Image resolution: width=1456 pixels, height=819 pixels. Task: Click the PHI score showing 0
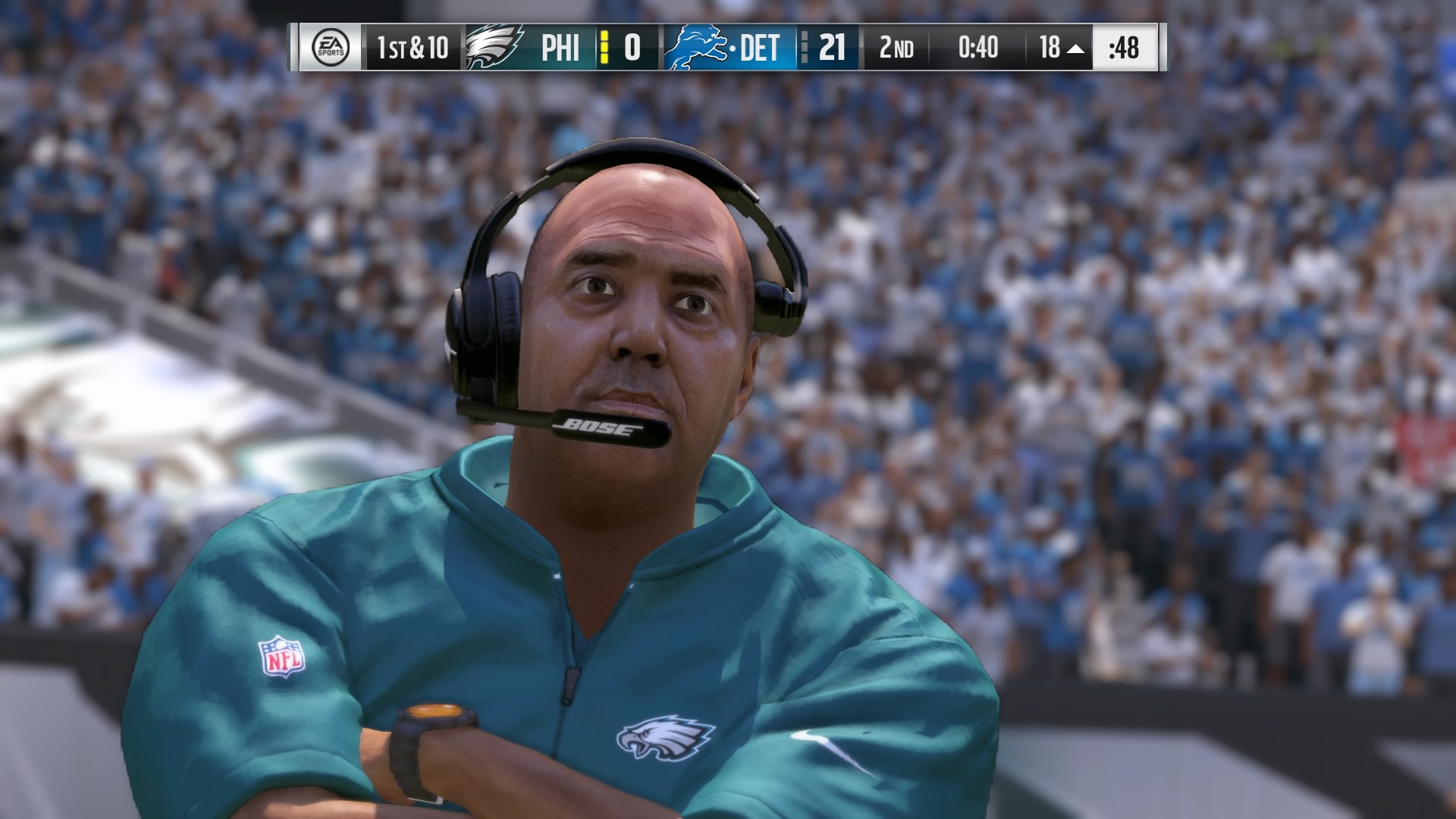click(x=632, y=47)
